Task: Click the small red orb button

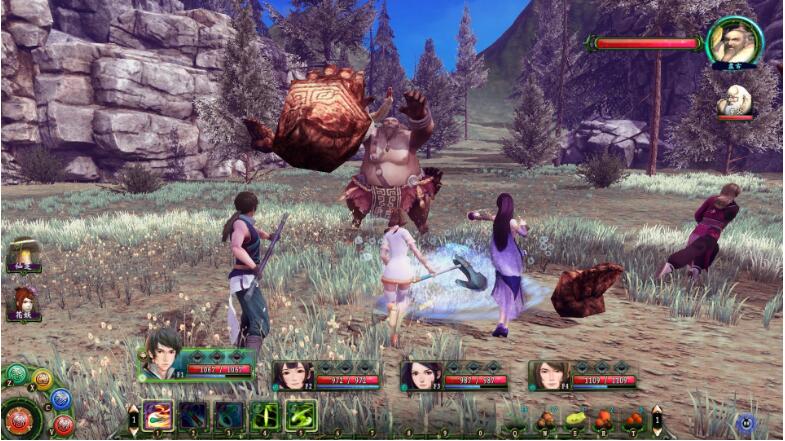Action: (x=63, y=424)
